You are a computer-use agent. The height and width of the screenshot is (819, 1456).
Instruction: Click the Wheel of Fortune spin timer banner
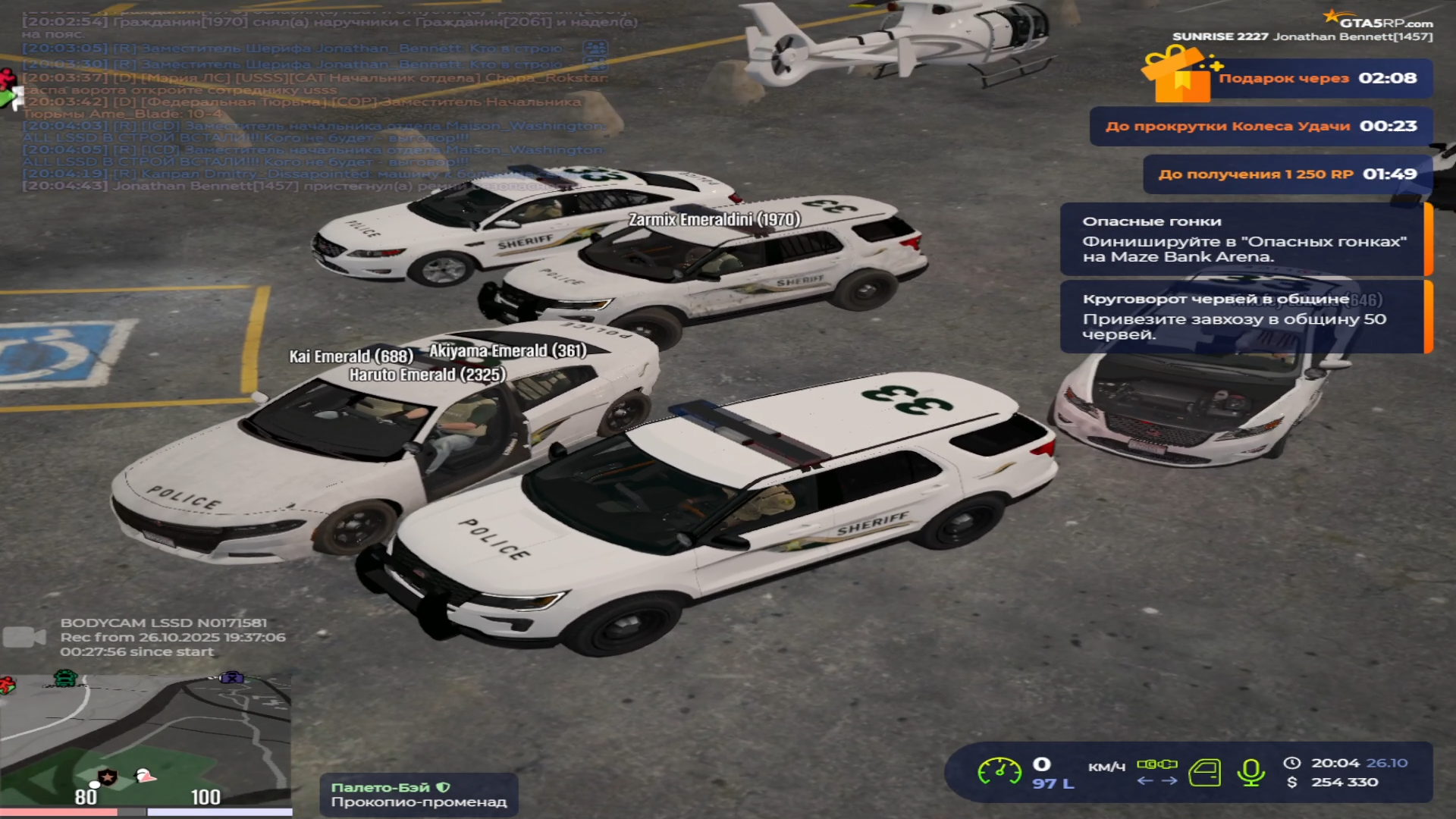click(x=1260, y=126)
